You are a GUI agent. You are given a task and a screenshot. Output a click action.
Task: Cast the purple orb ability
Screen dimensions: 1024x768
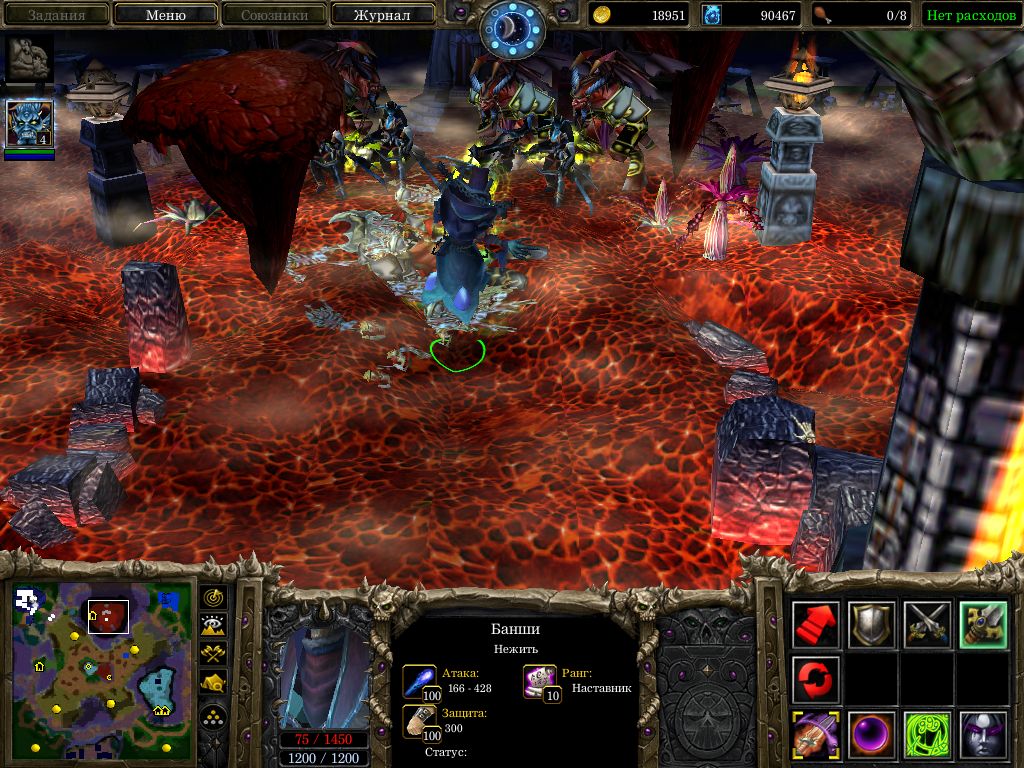click(871, 736)
